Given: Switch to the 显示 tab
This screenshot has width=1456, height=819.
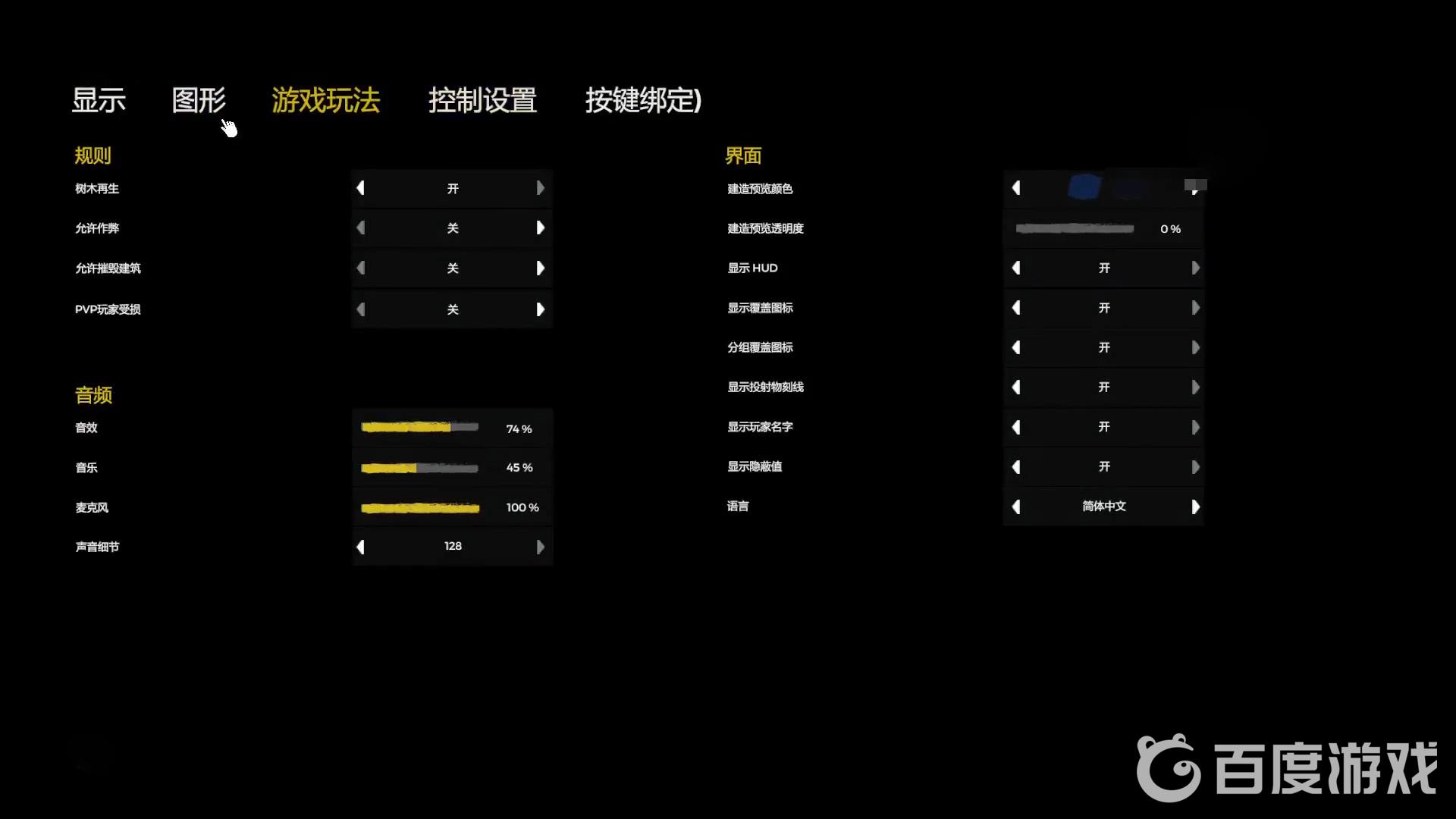Looking at the screenshot, I should (99, 101).
